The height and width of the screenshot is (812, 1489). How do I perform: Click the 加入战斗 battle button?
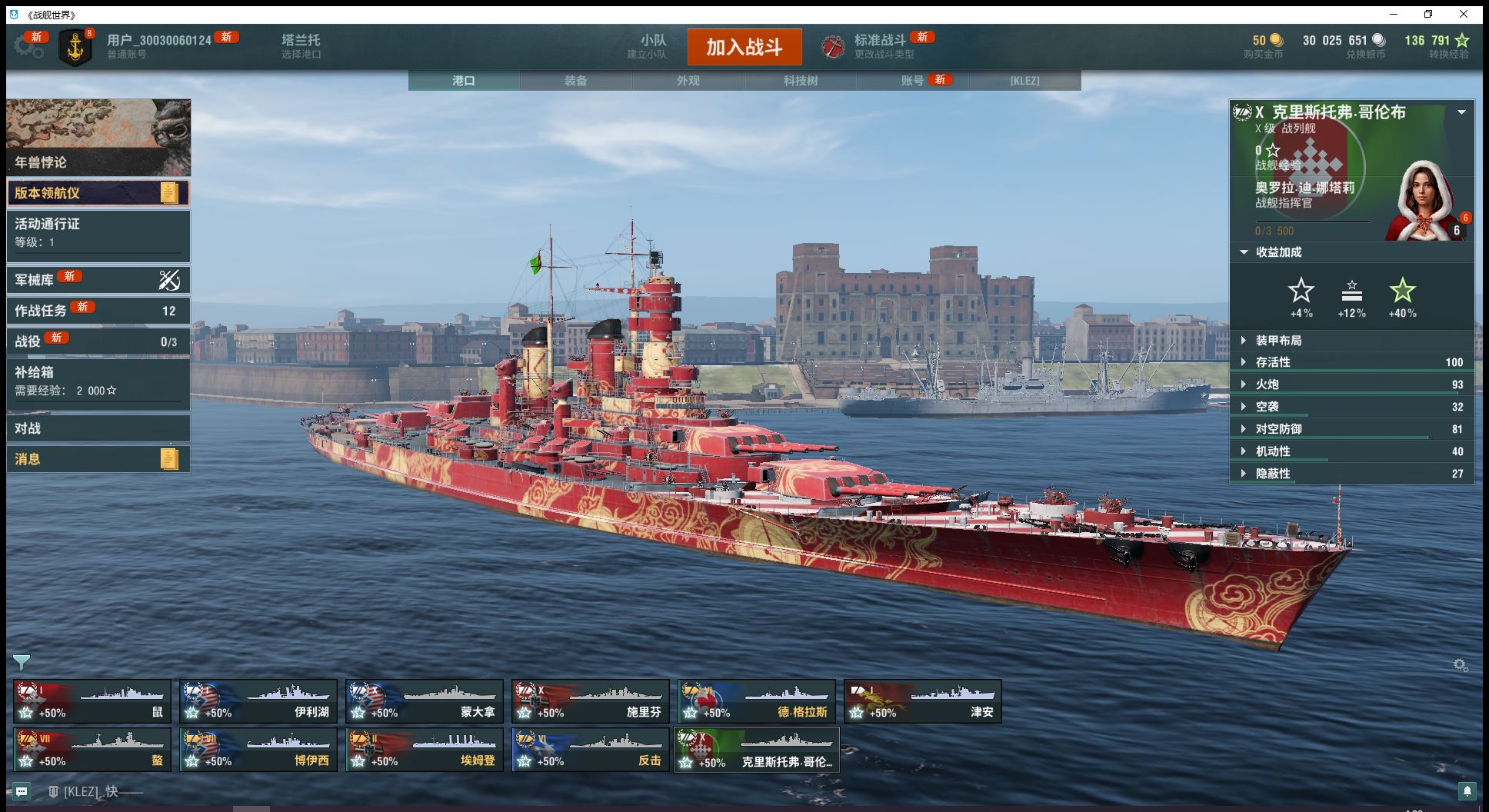(744, 47)
